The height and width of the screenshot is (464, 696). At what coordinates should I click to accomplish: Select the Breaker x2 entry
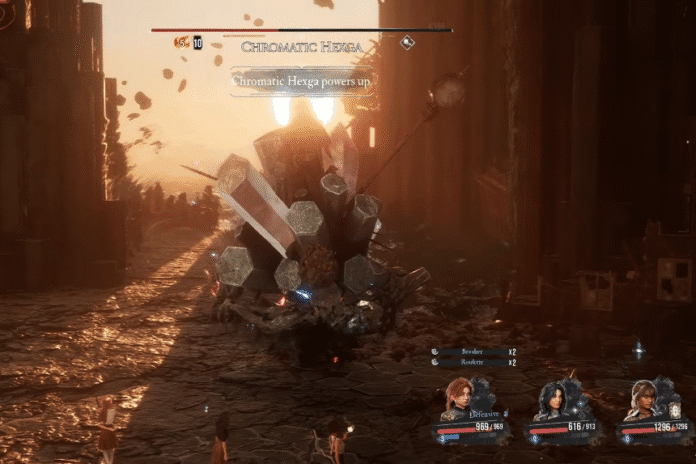(474, 352)
